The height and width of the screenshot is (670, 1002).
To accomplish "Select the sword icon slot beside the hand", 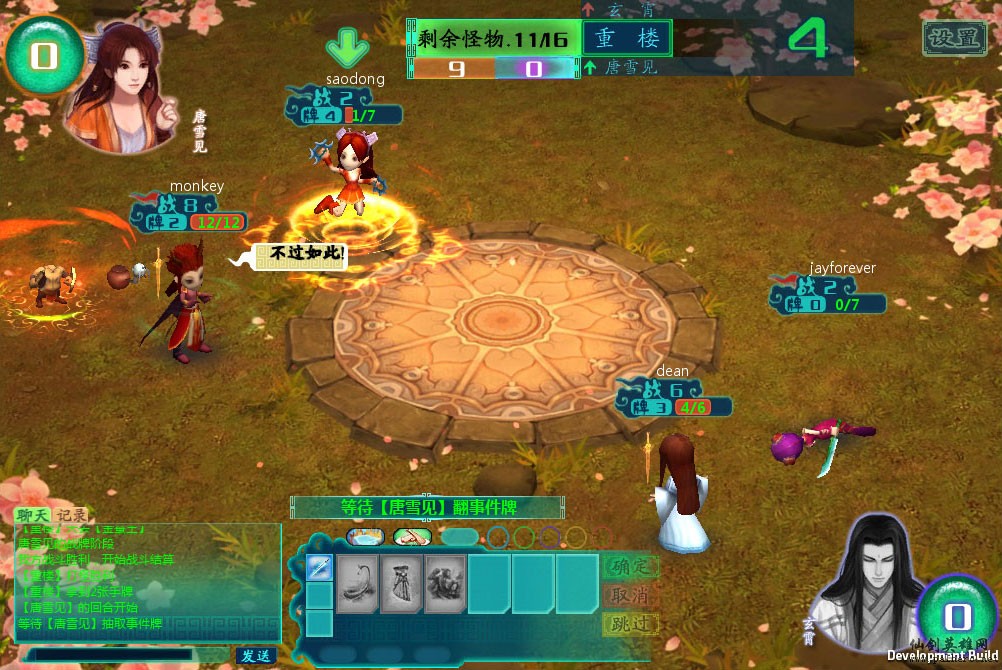I will (x=319, y=568).
